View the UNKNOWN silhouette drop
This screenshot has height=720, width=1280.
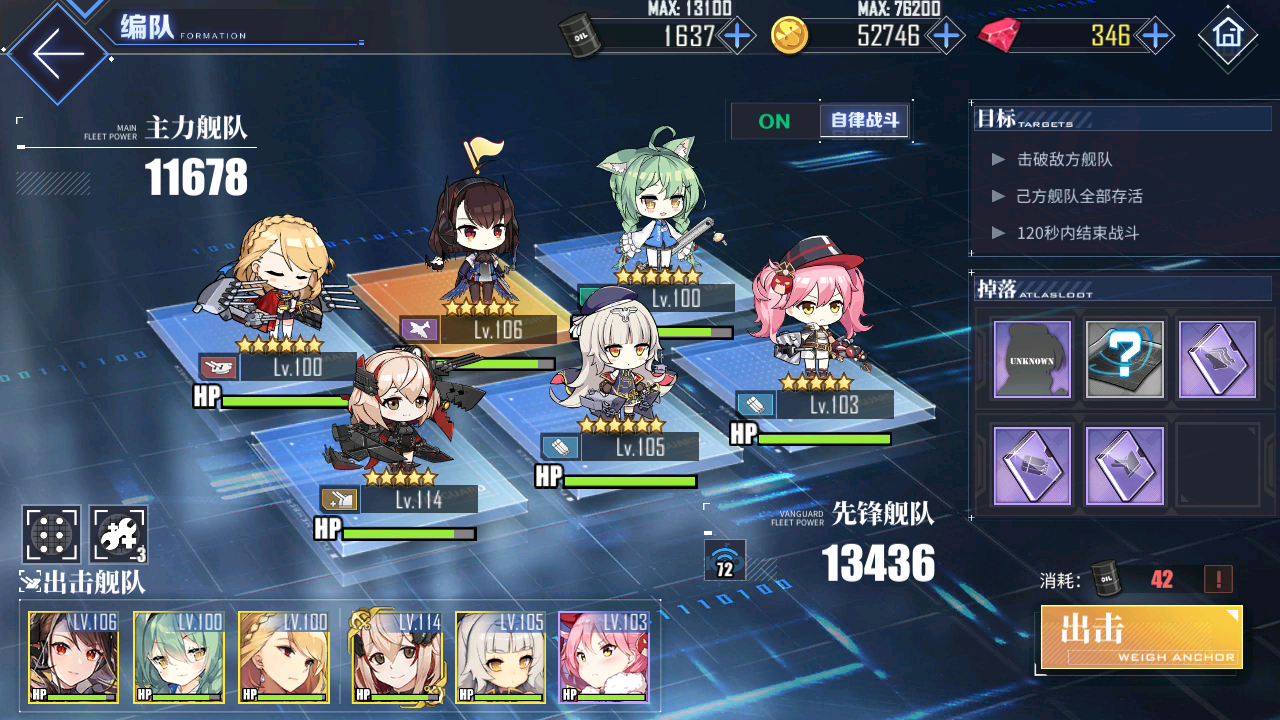[x=1032, y=359]
